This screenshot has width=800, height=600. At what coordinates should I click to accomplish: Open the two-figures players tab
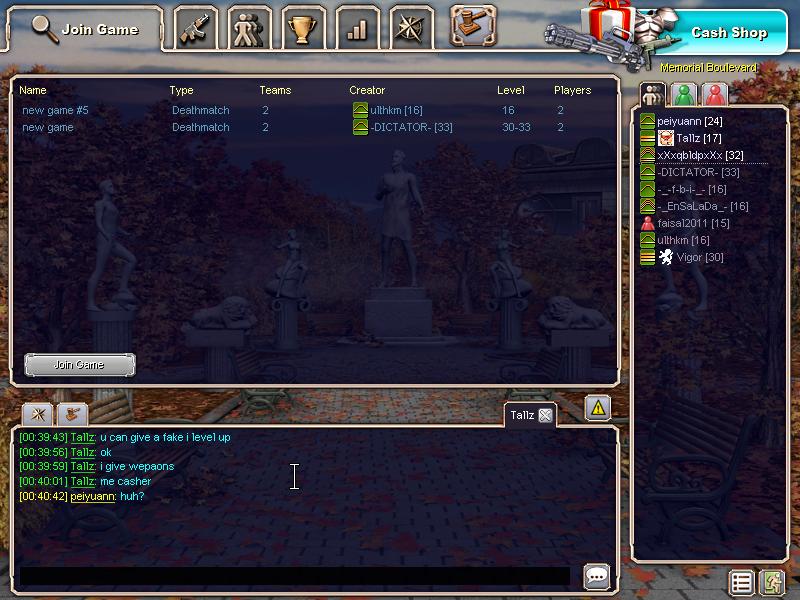(249, 29)
